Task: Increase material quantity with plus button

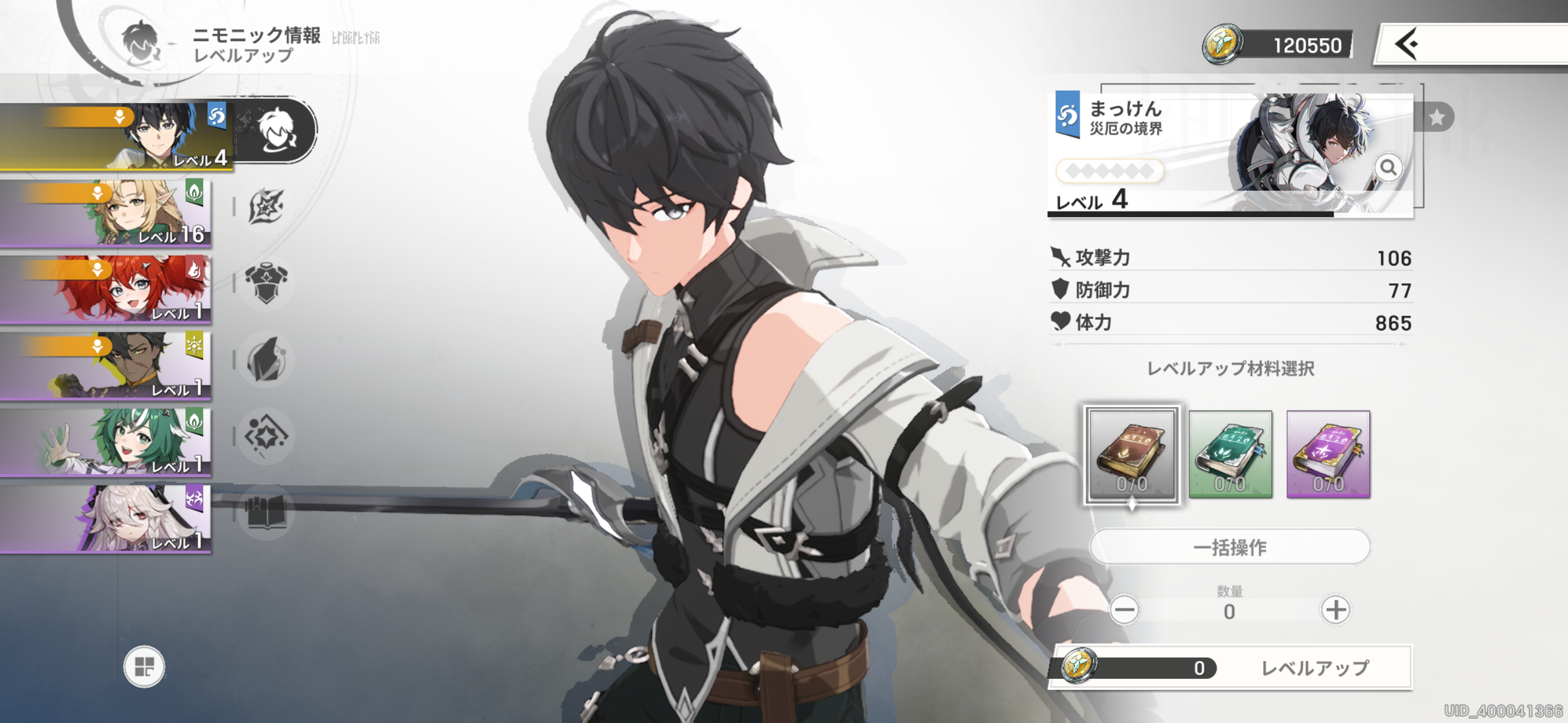Action: (x=1335, y=610)
